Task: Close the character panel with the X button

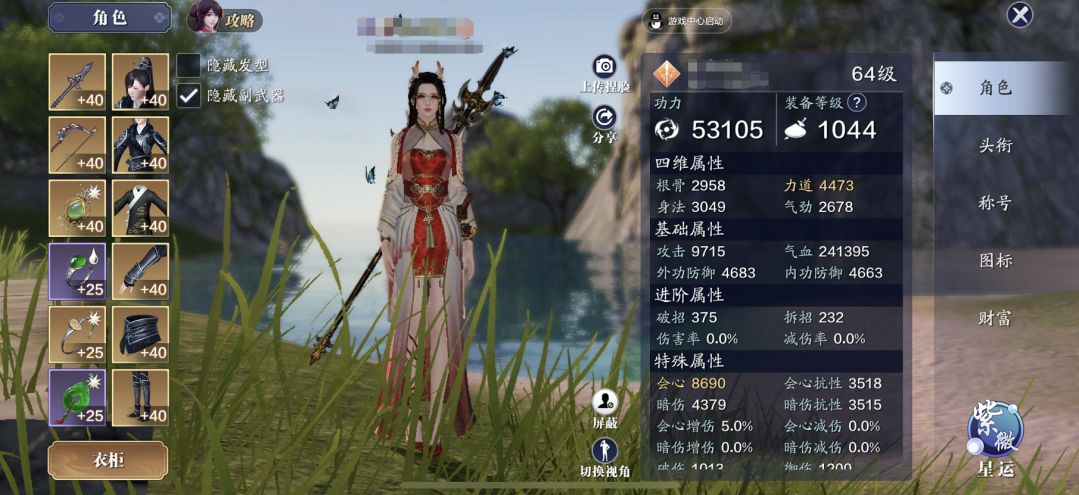Action: (x=1019, y=15)
